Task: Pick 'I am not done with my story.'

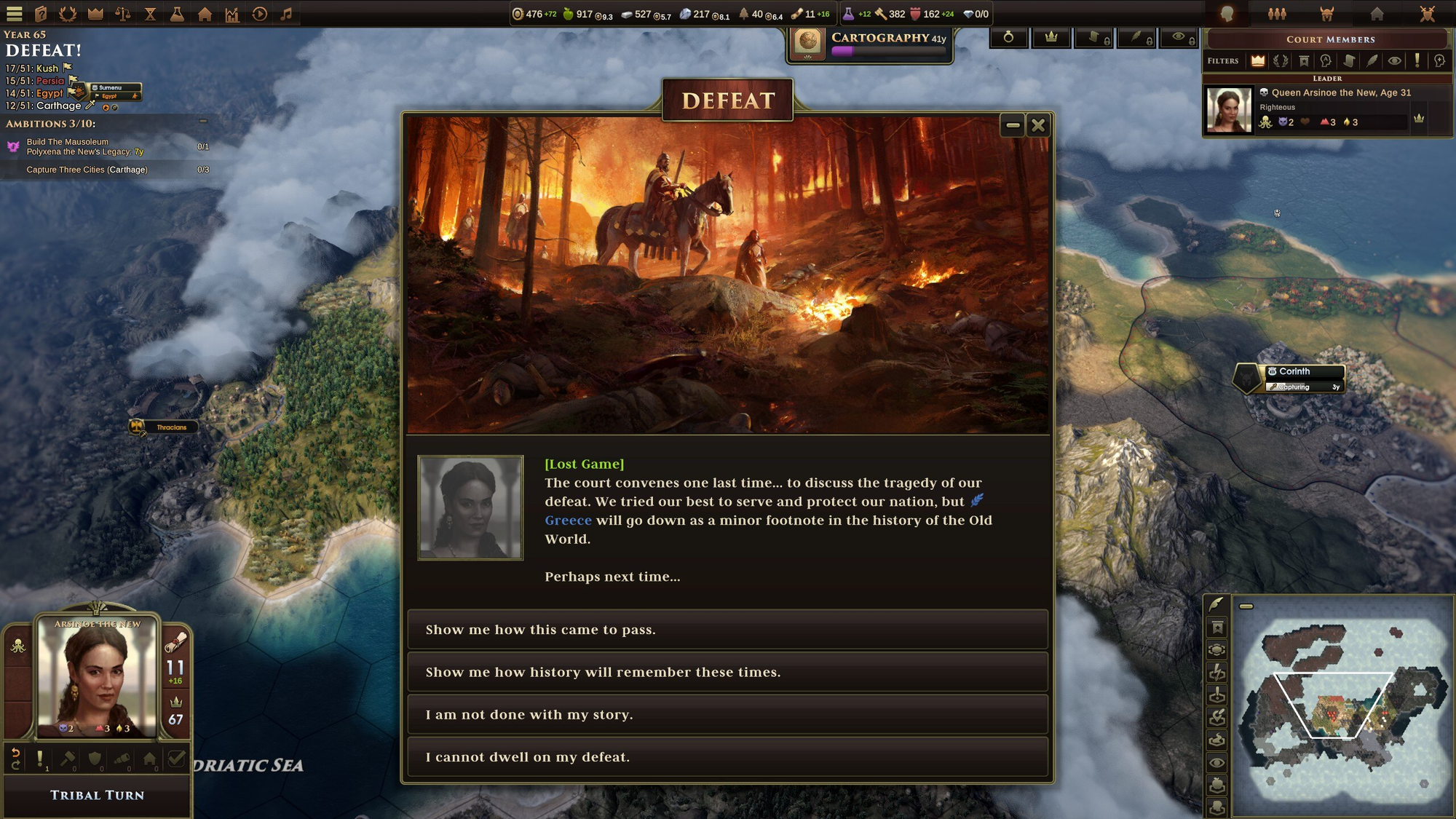Action: [x=727, y=714]
